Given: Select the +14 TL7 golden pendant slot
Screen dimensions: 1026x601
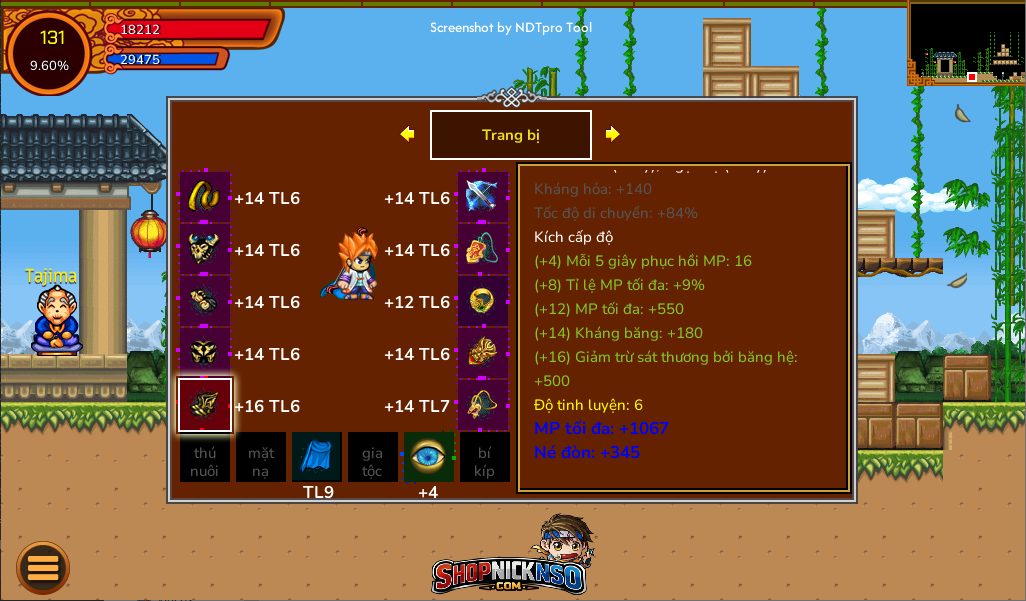Looking at the screenshot, I should point(483,405).
